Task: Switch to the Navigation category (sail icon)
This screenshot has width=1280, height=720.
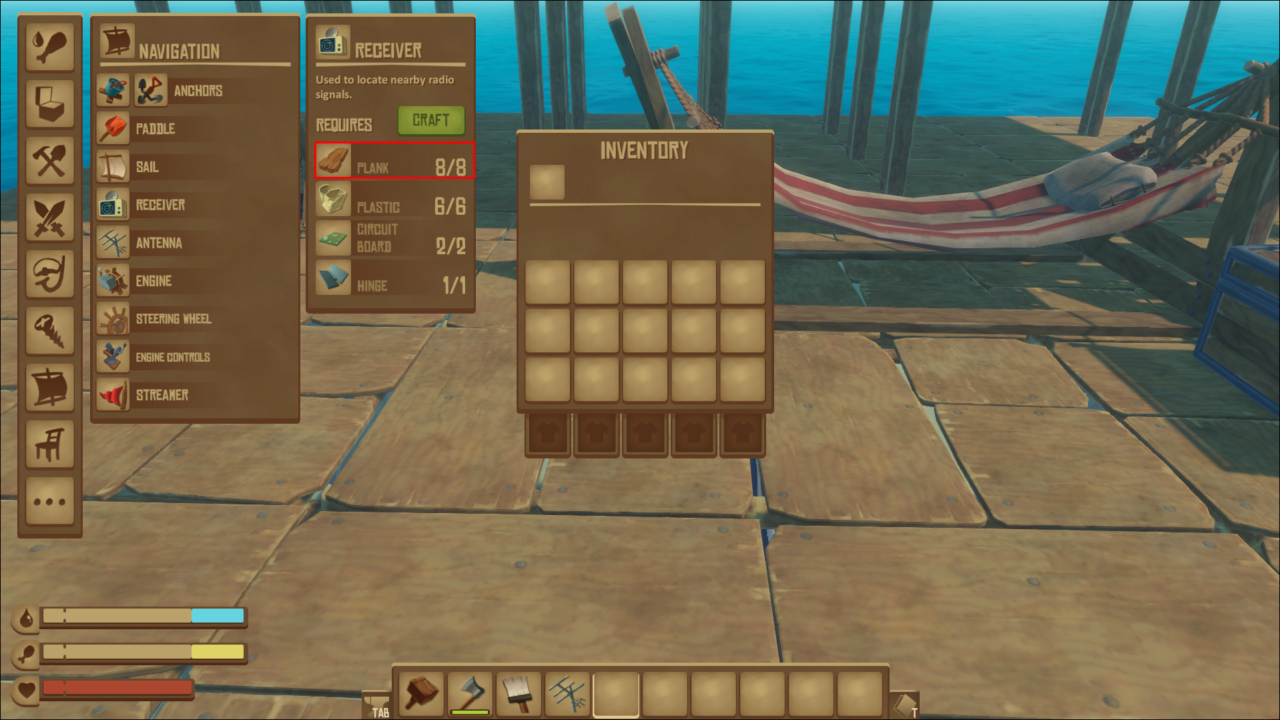Action: tap(49, 389)
